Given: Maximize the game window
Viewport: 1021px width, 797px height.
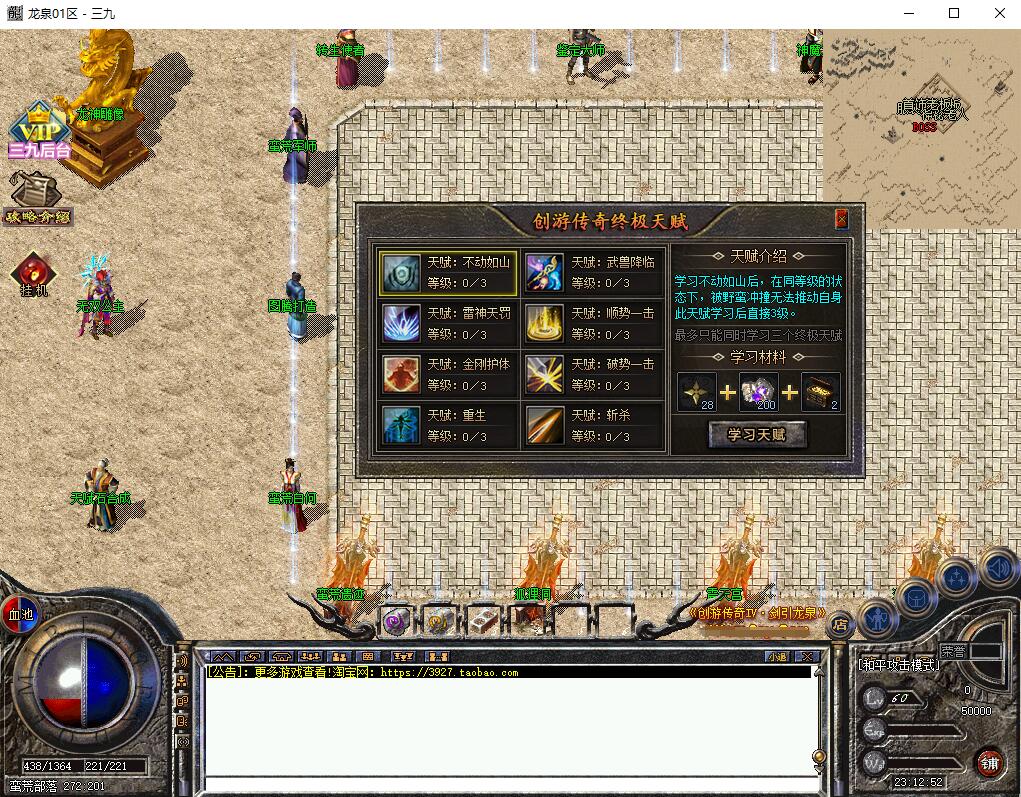Looking at the screenshot, I should pos(953,13).
